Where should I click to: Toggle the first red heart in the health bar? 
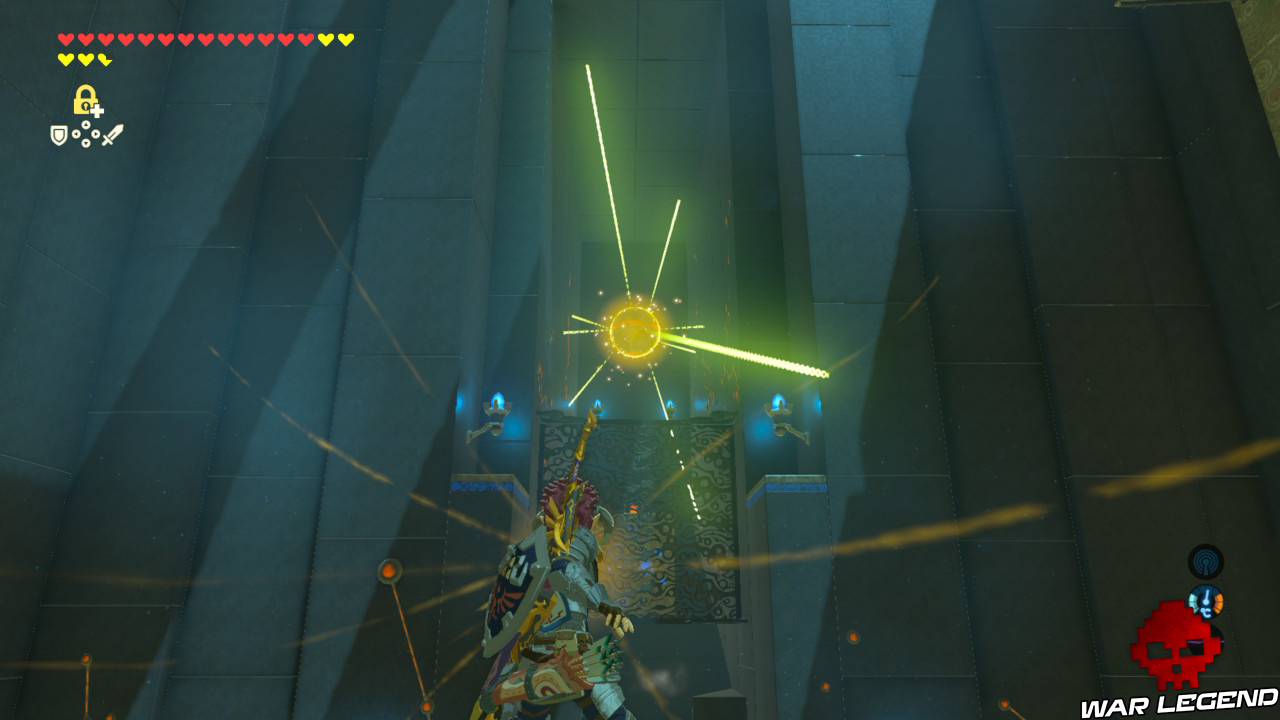coord(64,38)
